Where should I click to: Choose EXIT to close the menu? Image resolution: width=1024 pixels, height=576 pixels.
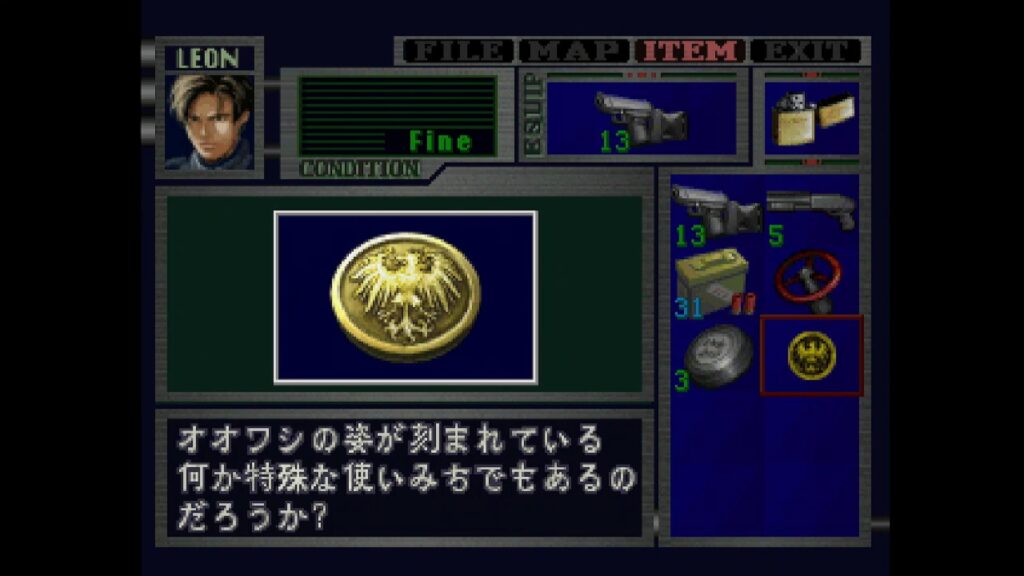pyautogui.click(x=806, y=50)
